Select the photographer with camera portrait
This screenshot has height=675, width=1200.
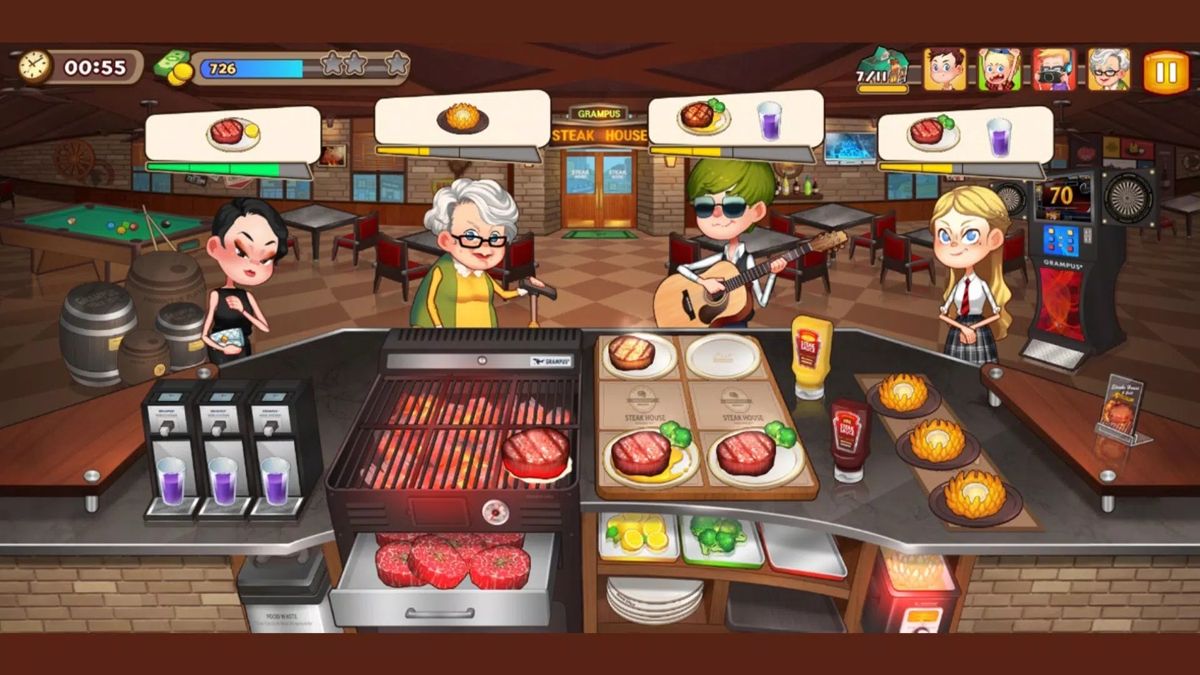1053,70
